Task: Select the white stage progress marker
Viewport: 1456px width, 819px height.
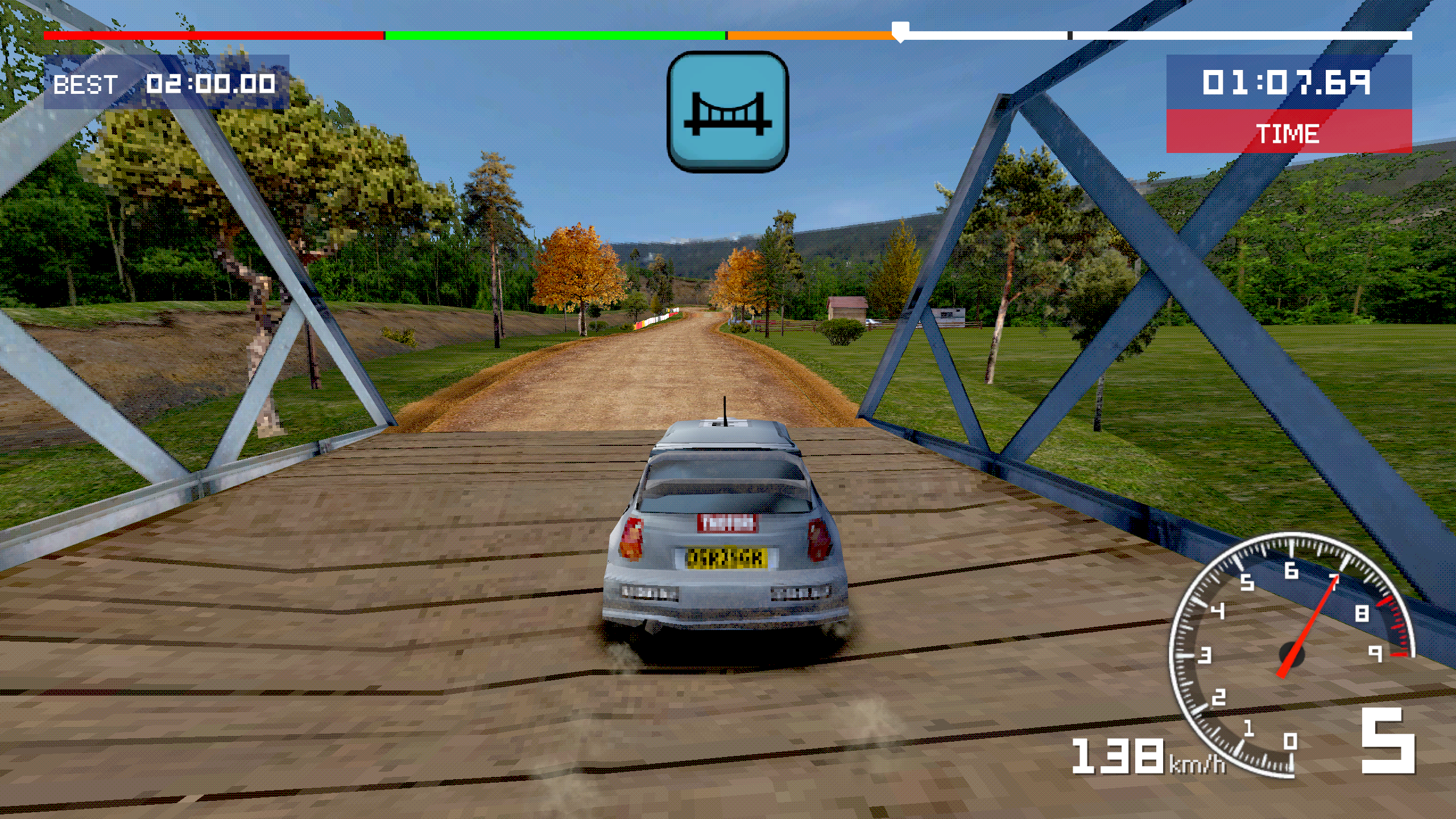Action: [x=900, y=32]
